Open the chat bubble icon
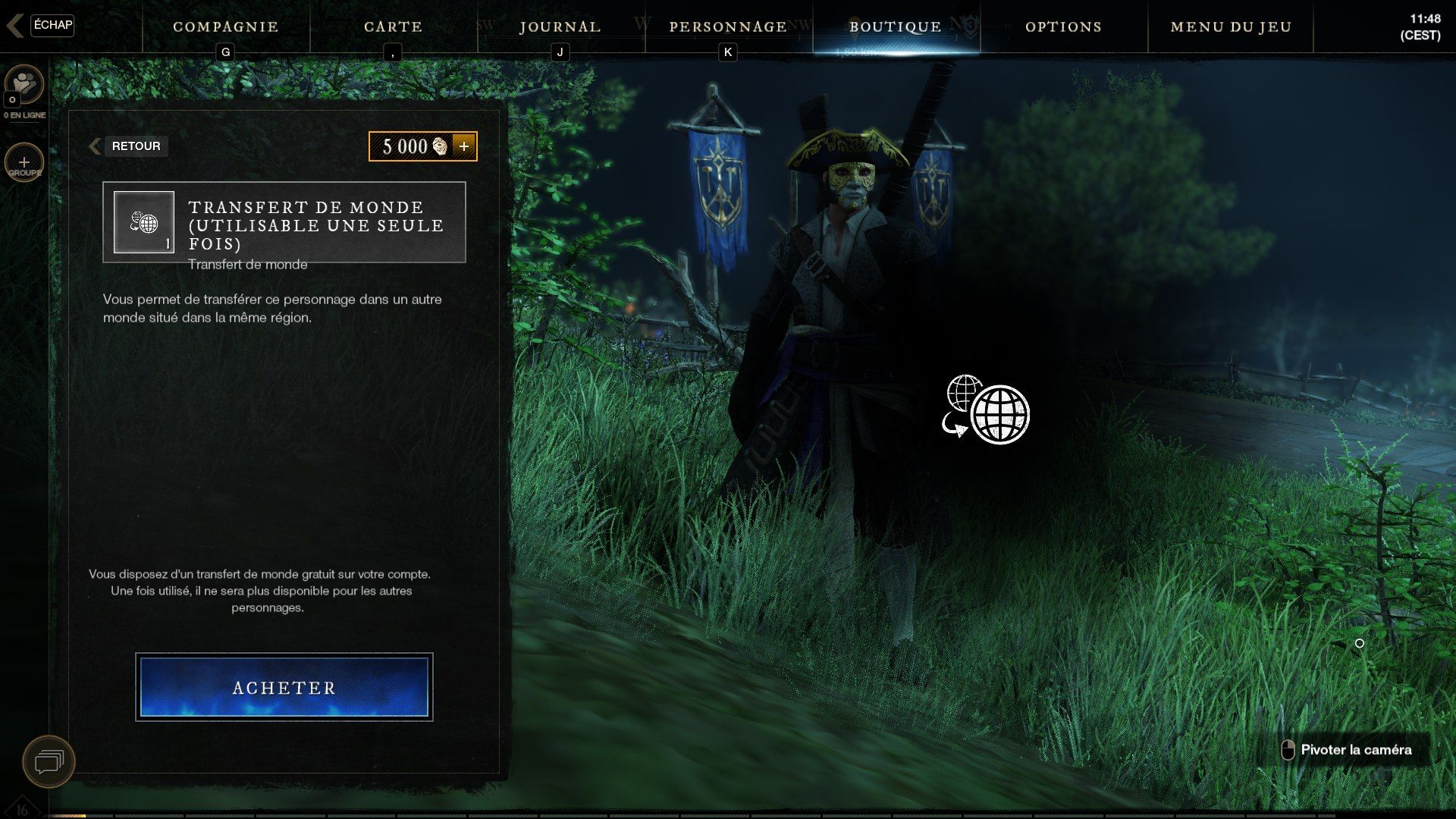This screenshot has height=819, width=1456. coord(49,761)
